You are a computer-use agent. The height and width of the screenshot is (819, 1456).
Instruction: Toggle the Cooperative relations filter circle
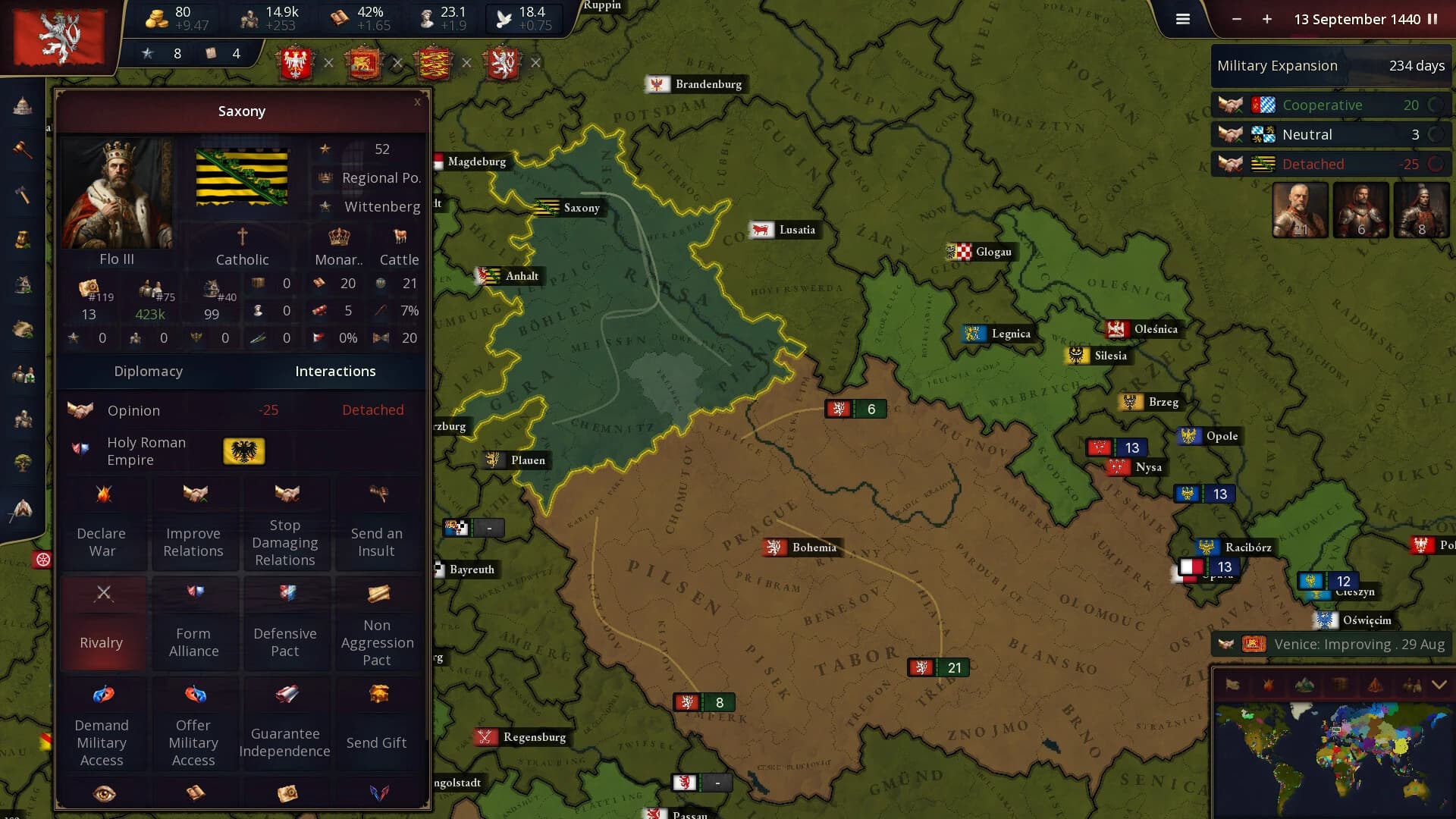tap(1436, 105)
